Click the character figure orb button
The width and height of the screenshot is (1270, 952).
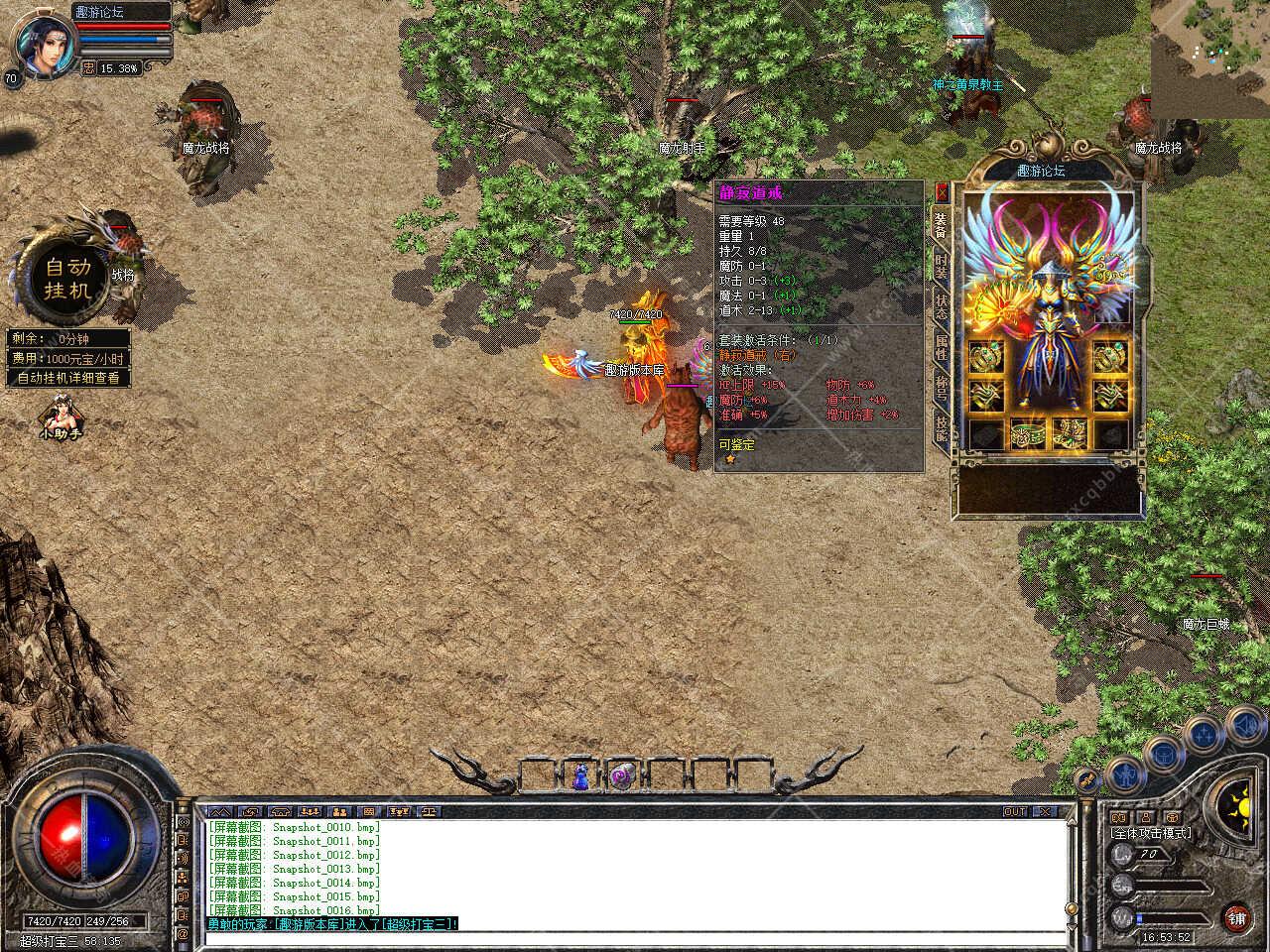(1123, 773)
